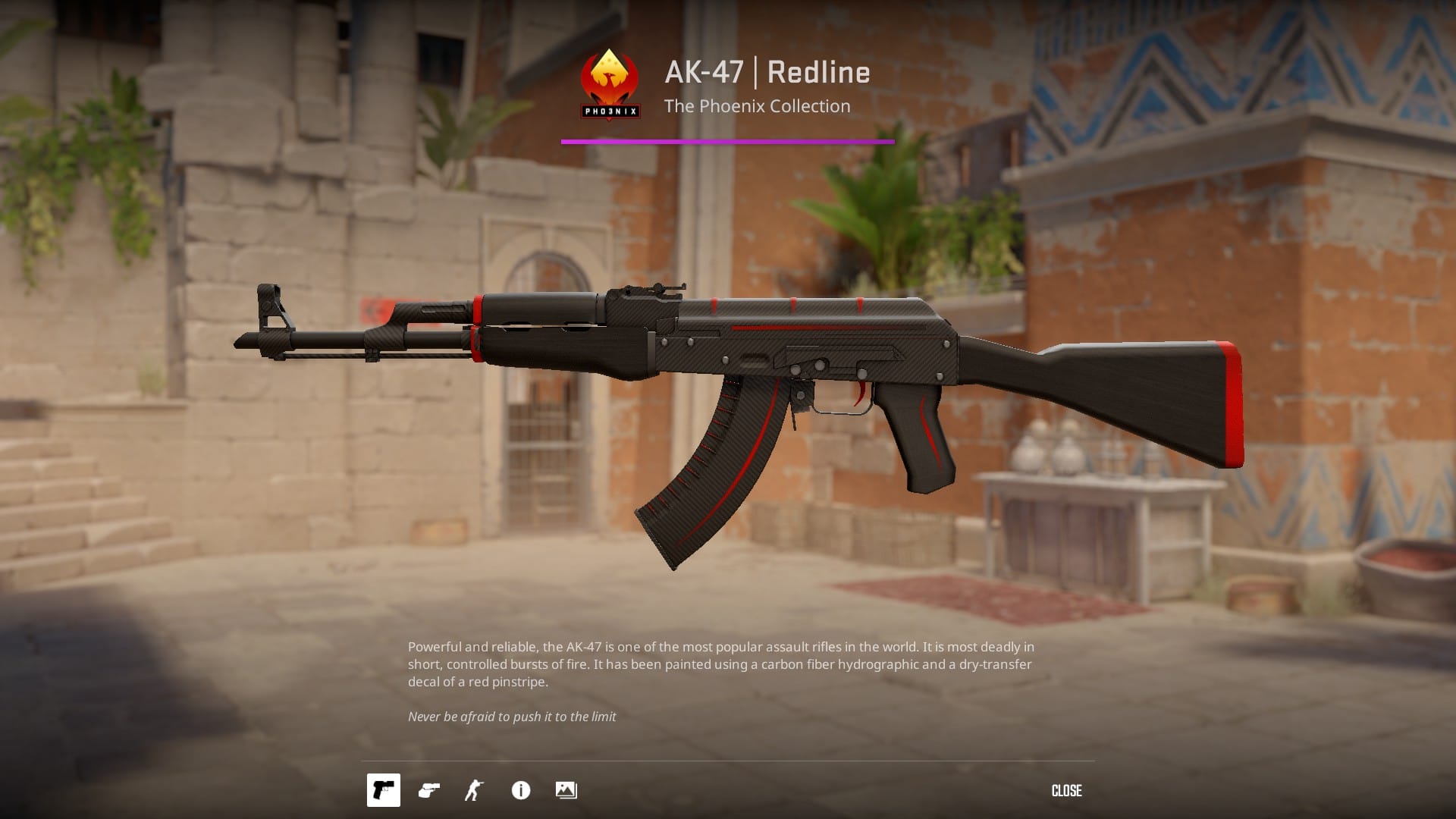
Task: Click the CLOSE button
Action: coord(1066,790)
